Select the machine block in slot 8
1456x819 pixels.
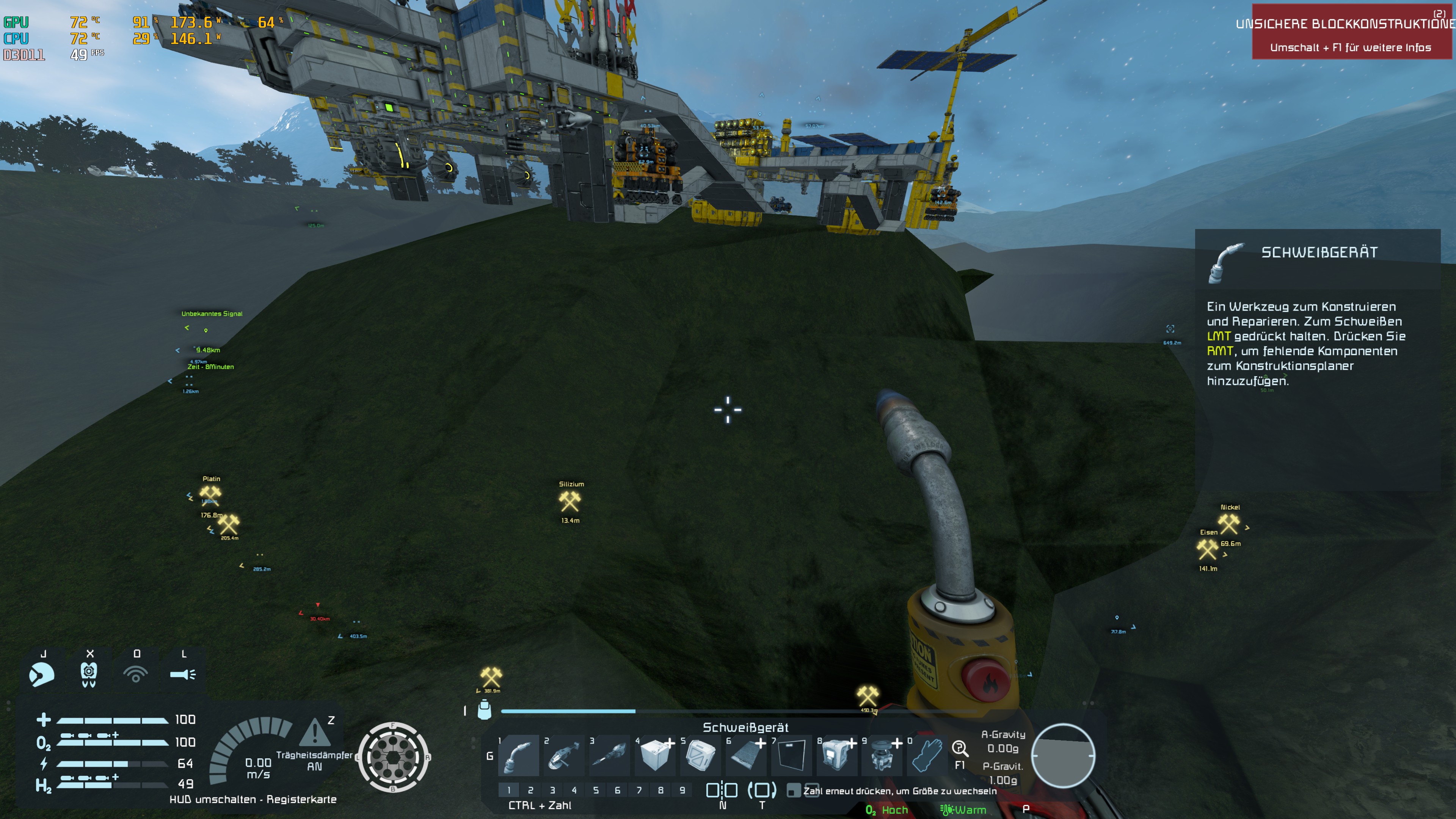(x=836, y=756)
